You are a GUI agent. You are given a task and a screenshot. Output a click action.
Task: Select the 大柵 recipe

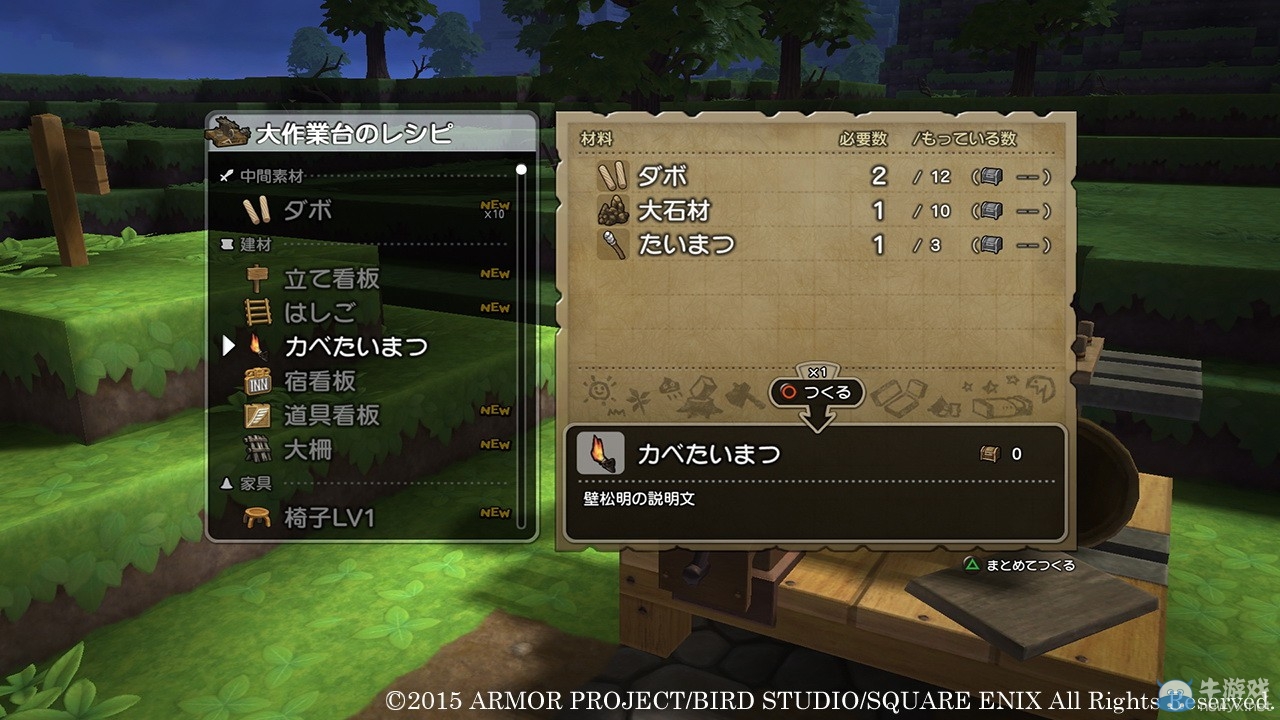click(x=307, y=449)
